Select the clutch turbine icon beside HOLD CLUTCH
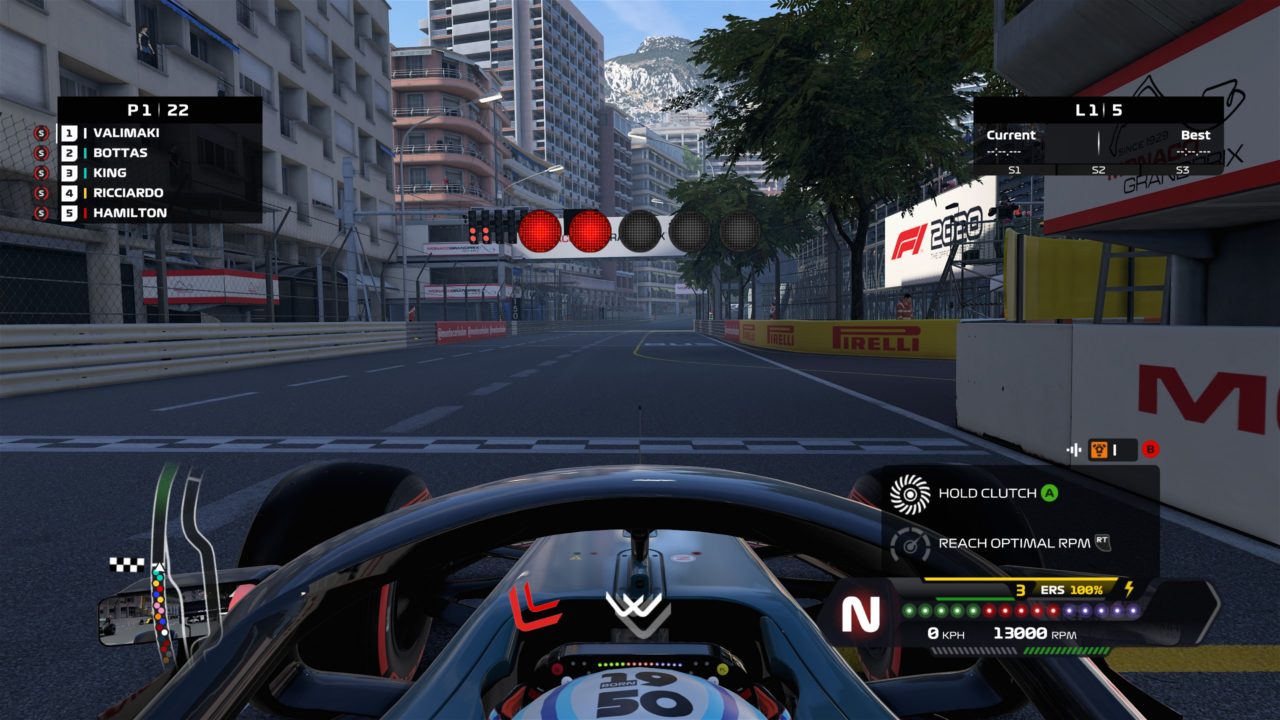Image resolution: width=1280 pixels, height=720 pixels. 908,494
